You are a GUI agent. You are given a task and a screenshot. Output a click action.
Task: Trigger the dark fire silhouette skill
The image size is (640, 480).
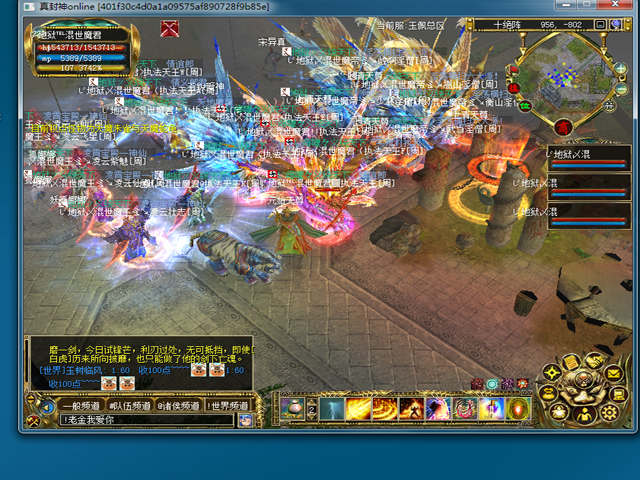point(411,409)
